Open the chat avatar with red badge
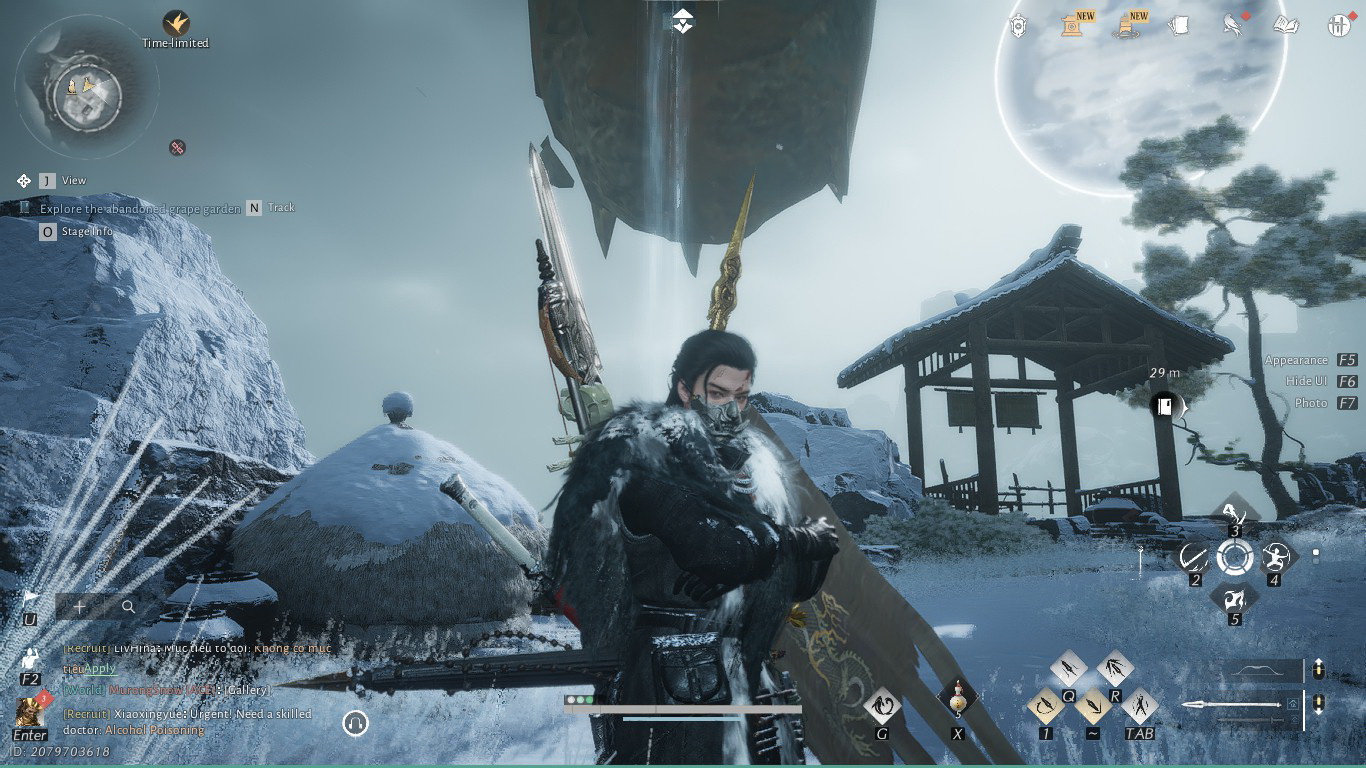Screen dimensions: 1366x768 (30, 712)
